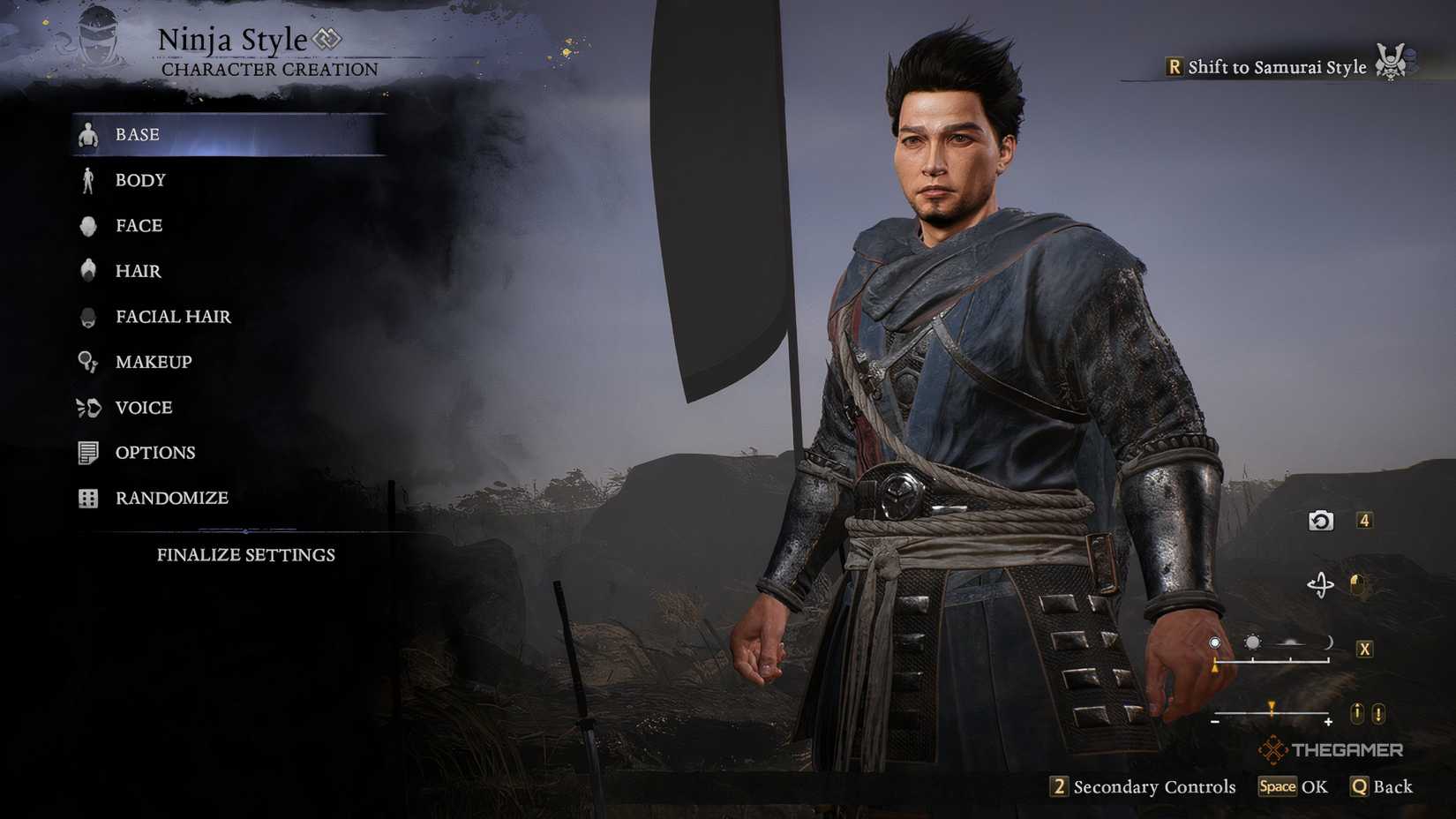The height and width of the screenshot is (819, 1456).
Task: Open the Hair customization icon
Action: [88, 270]
